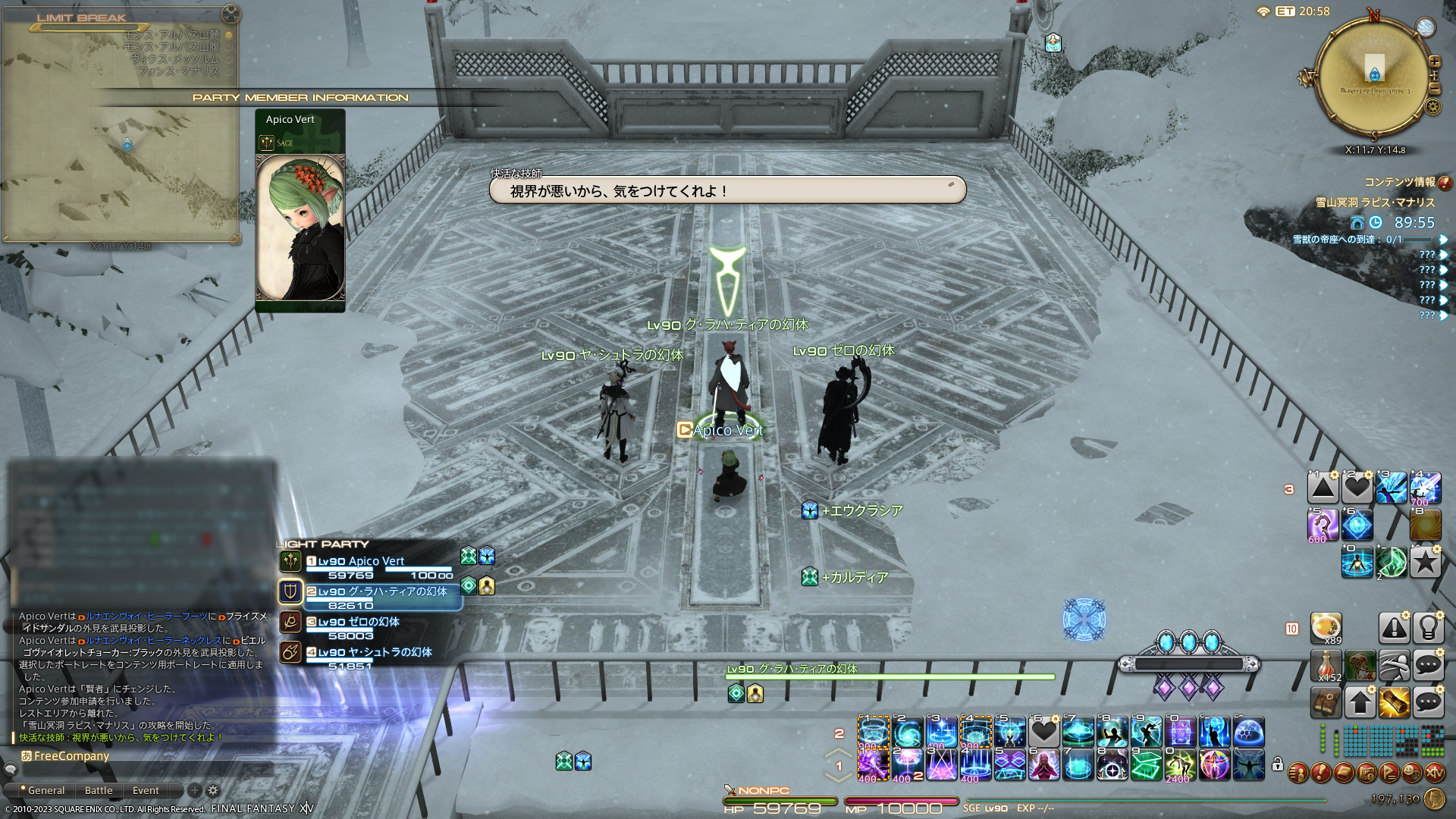Image resolution: width=1456 pixels, height=819 pixels.
Task: Click the weather icon on the minimap
Action: point(1426,27)
